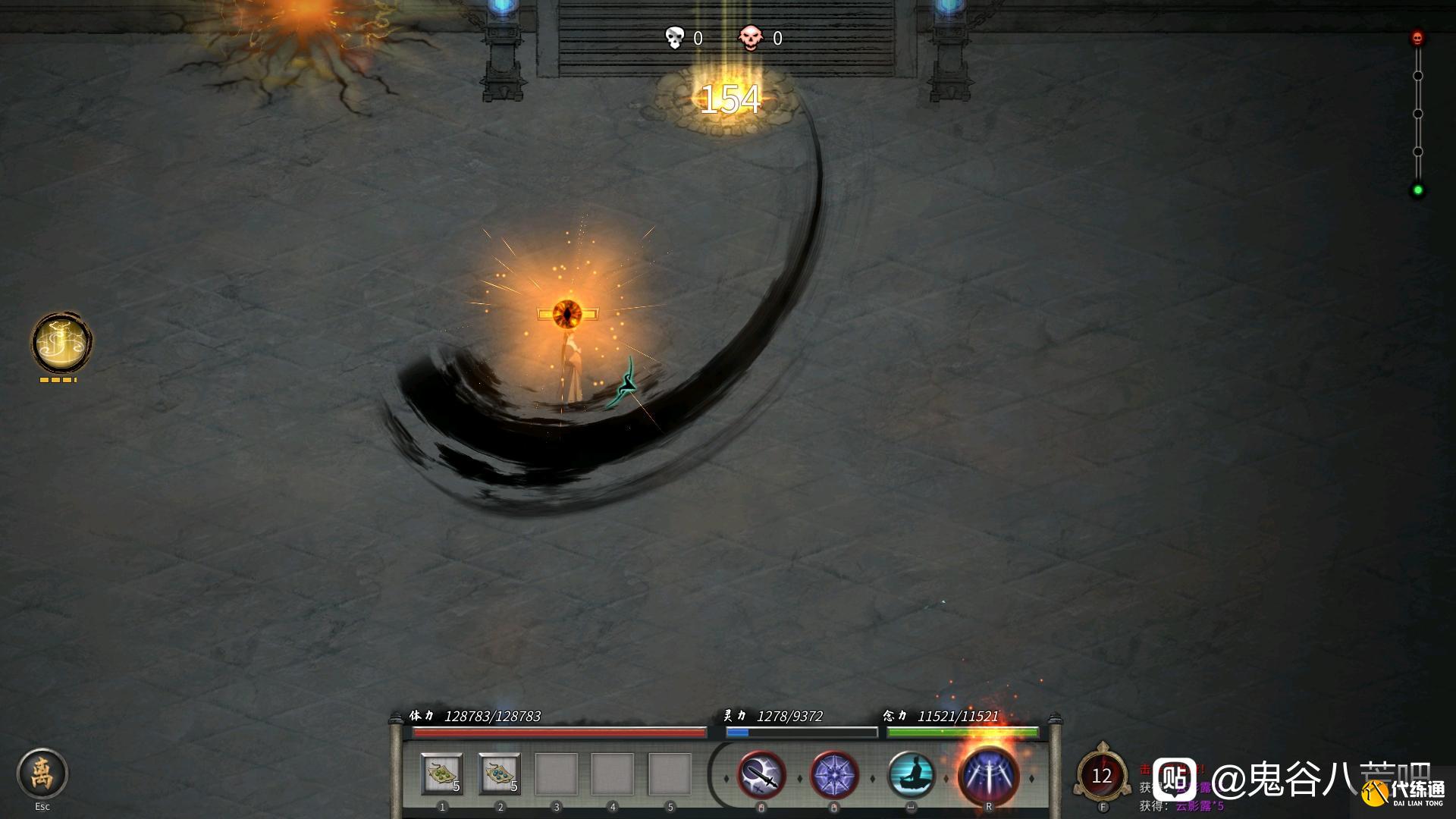
Task: Click the 离 exit button
Action: click(42, 773)
